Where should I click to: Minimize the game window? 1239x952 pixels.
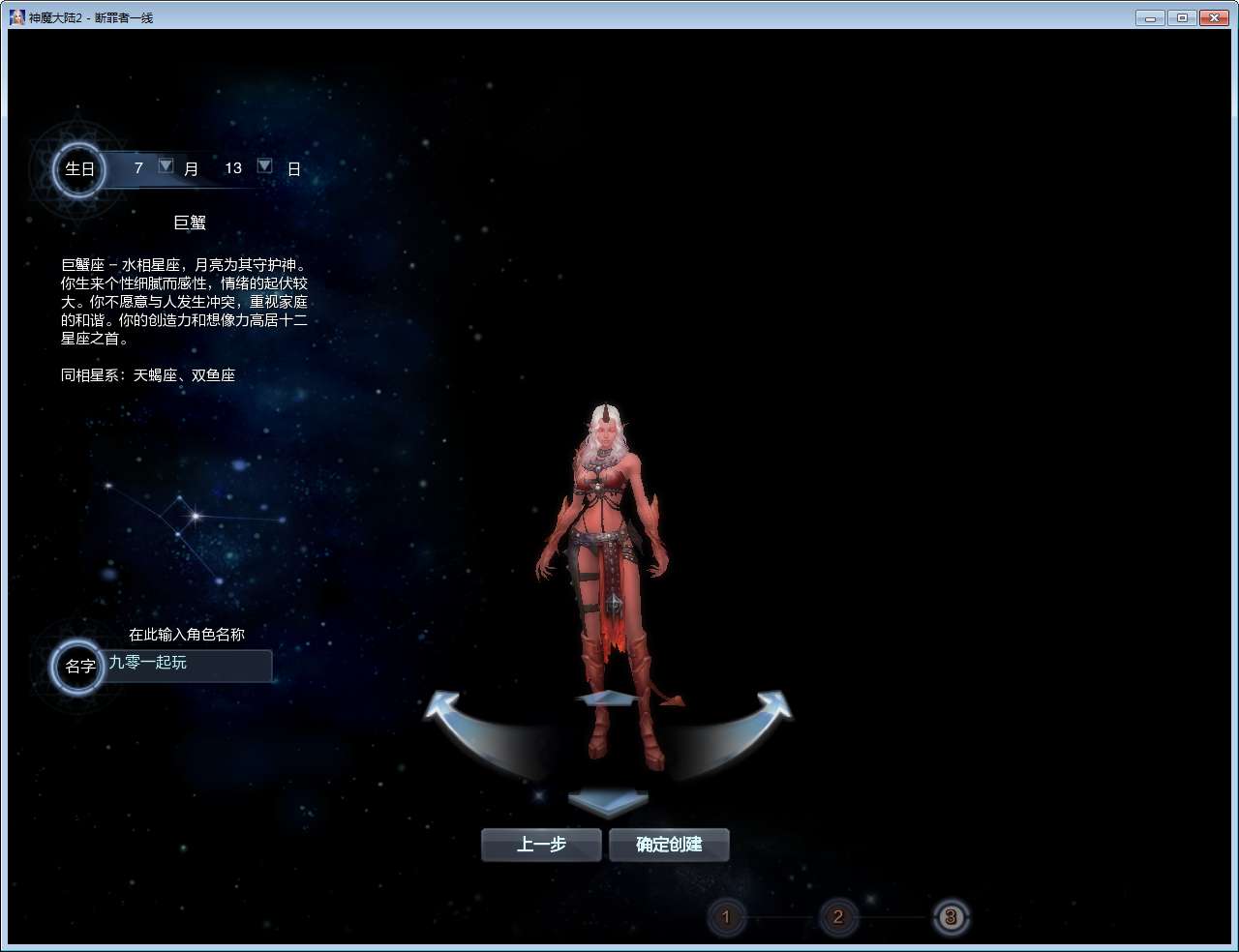[1149, 16]
